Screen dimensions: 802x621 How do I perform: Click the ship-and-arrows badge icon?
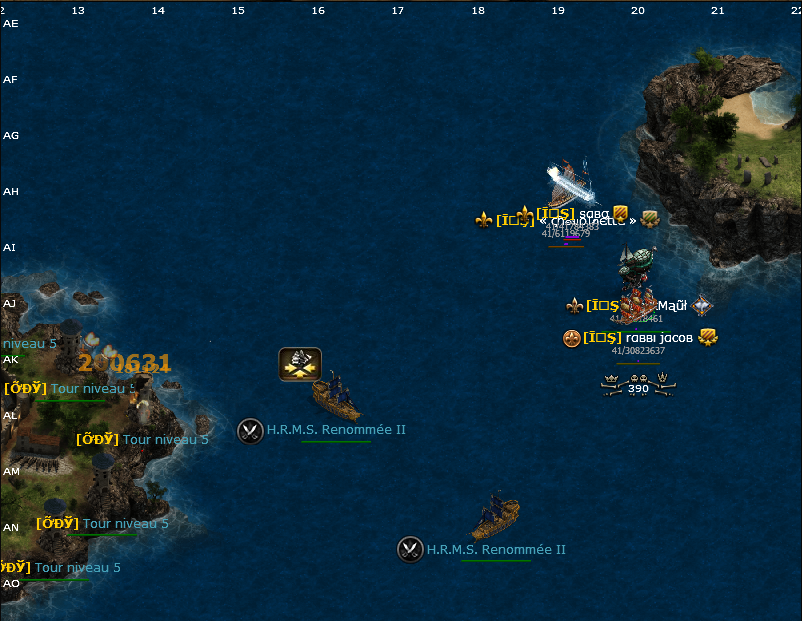click(299, 364)
